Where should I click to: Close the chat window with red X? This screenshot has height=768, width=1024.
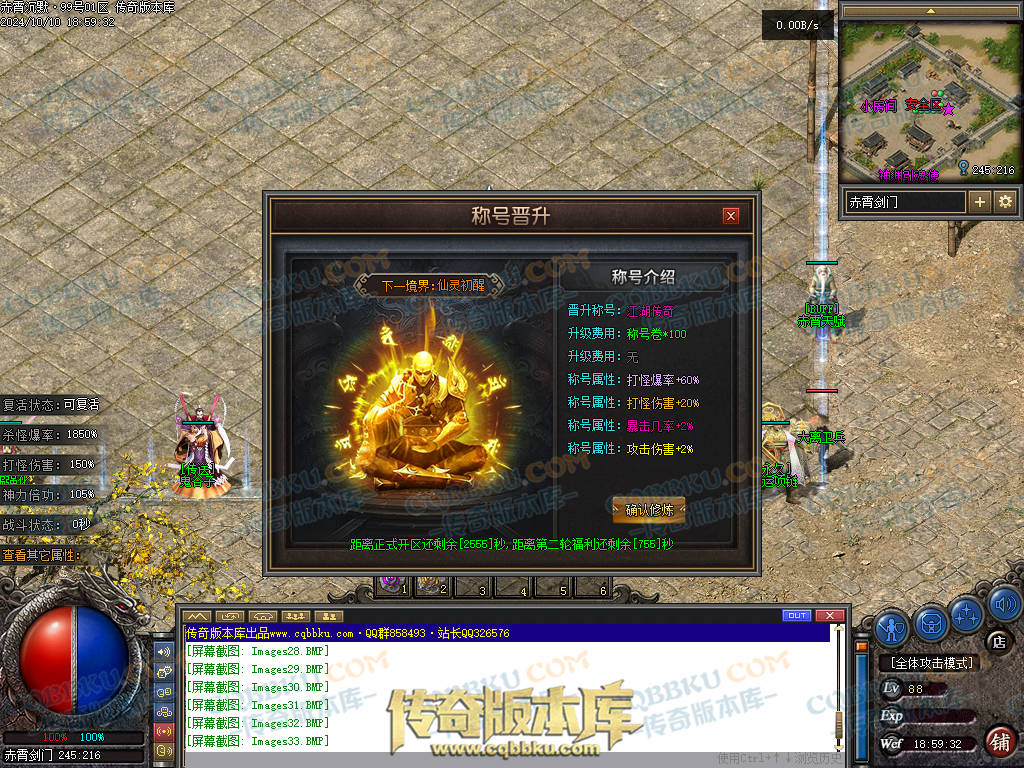pyautogui.click(x=827, y=615)
